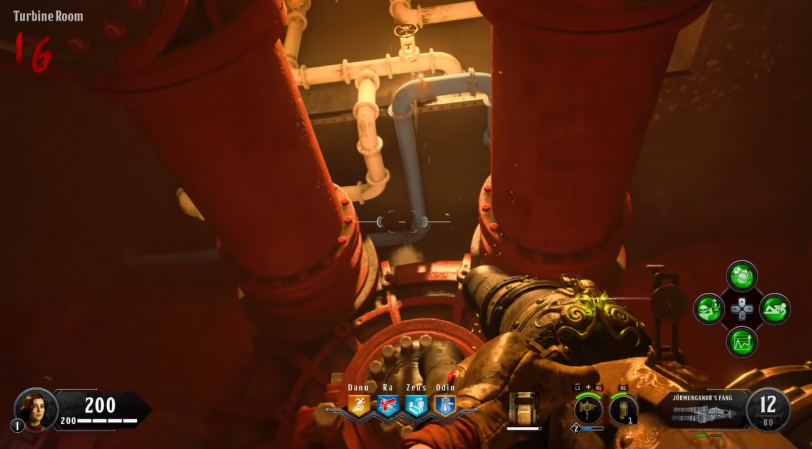Activate the hammer special weapon icon
Screen dimensions: 812x449
pos(588,408)
